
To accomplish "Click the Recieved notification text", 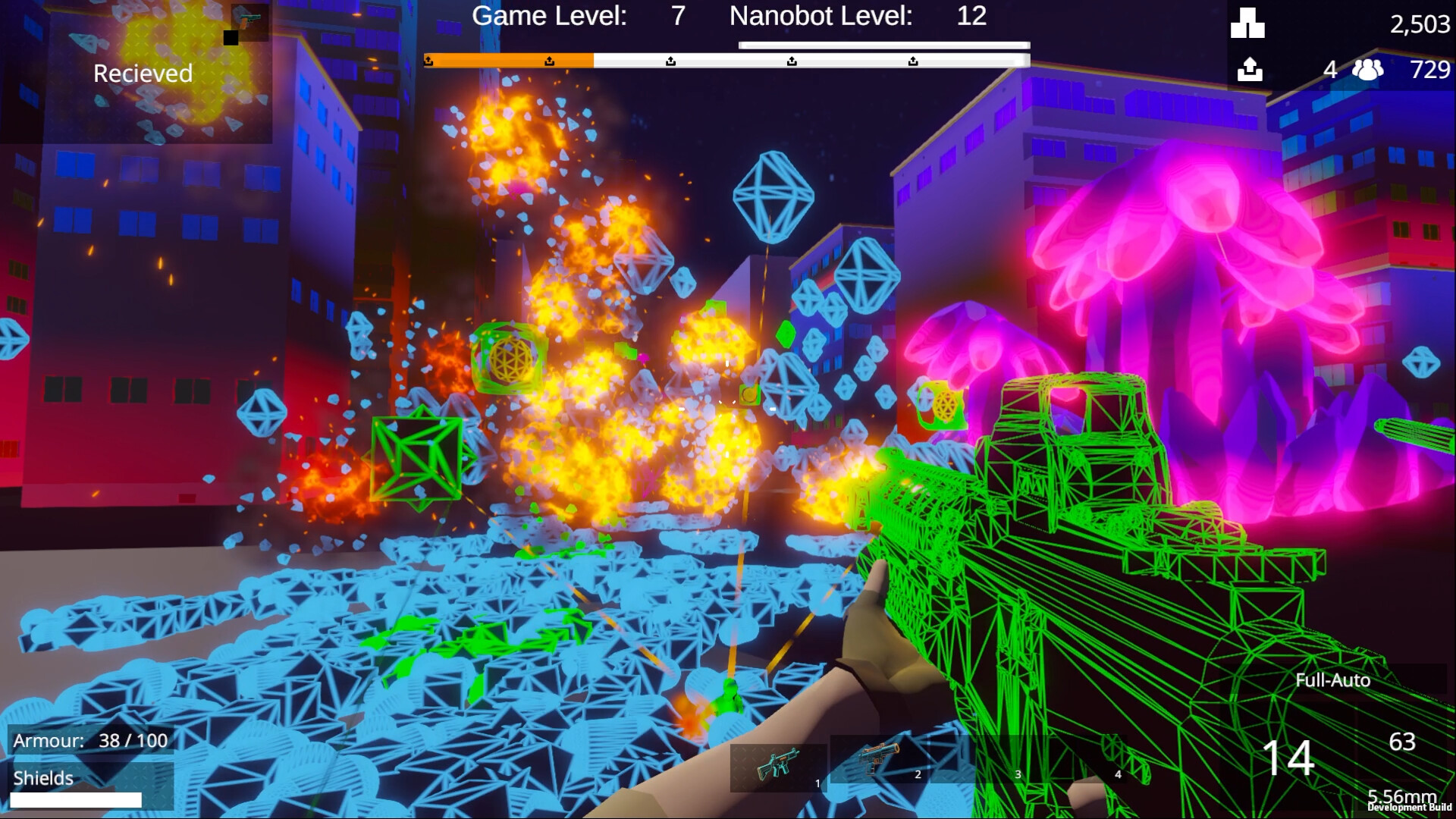I will pos(142,74).
